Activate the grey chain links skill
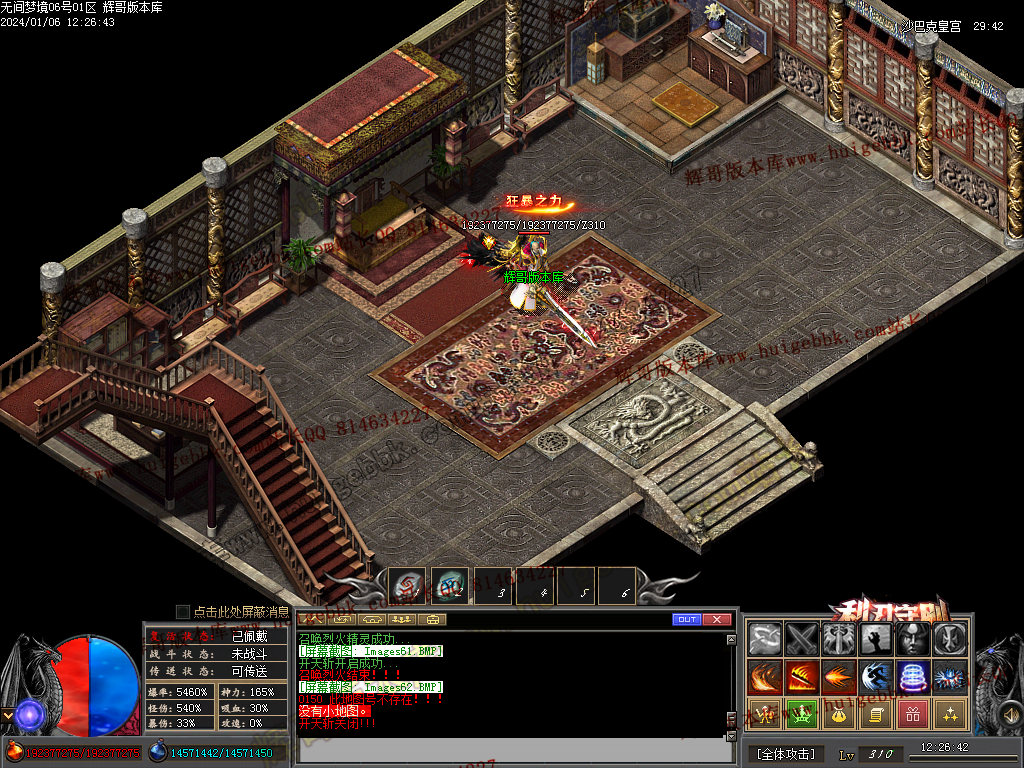Screen dimensions: 1024x768 coord(766,639)
